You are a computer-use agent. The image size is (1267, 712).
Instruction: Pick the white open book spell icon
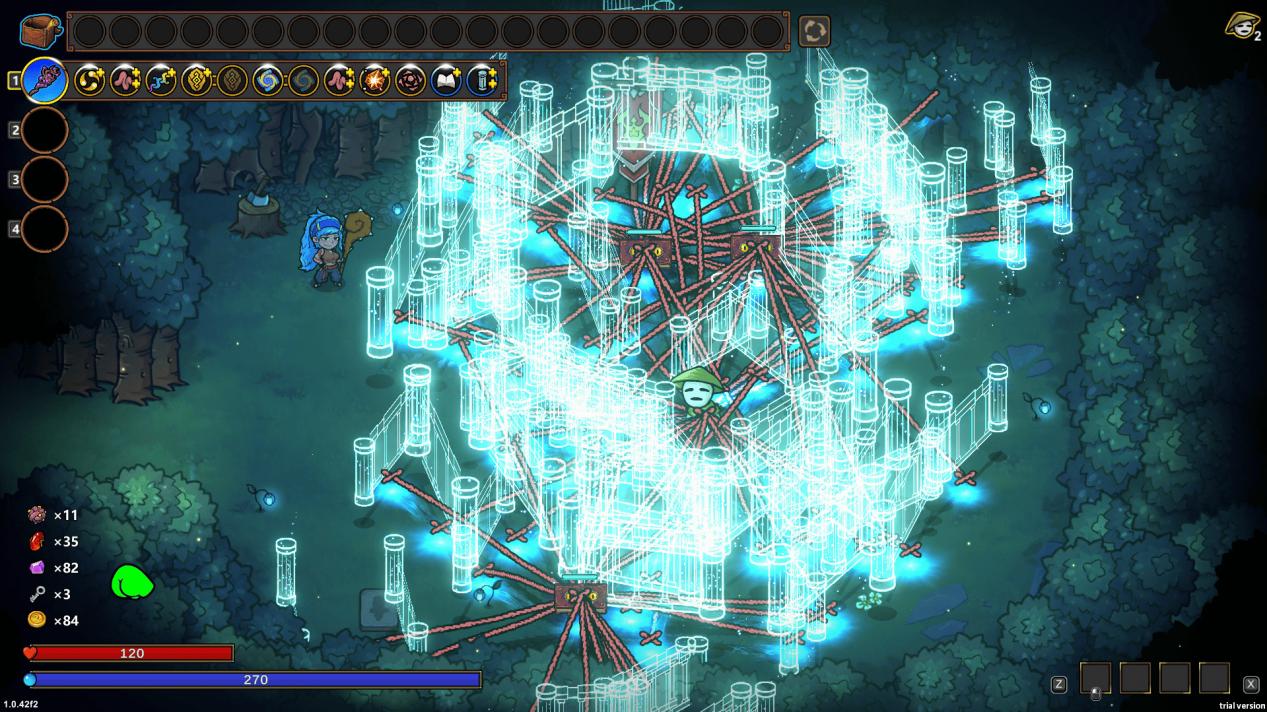point(446,80)
